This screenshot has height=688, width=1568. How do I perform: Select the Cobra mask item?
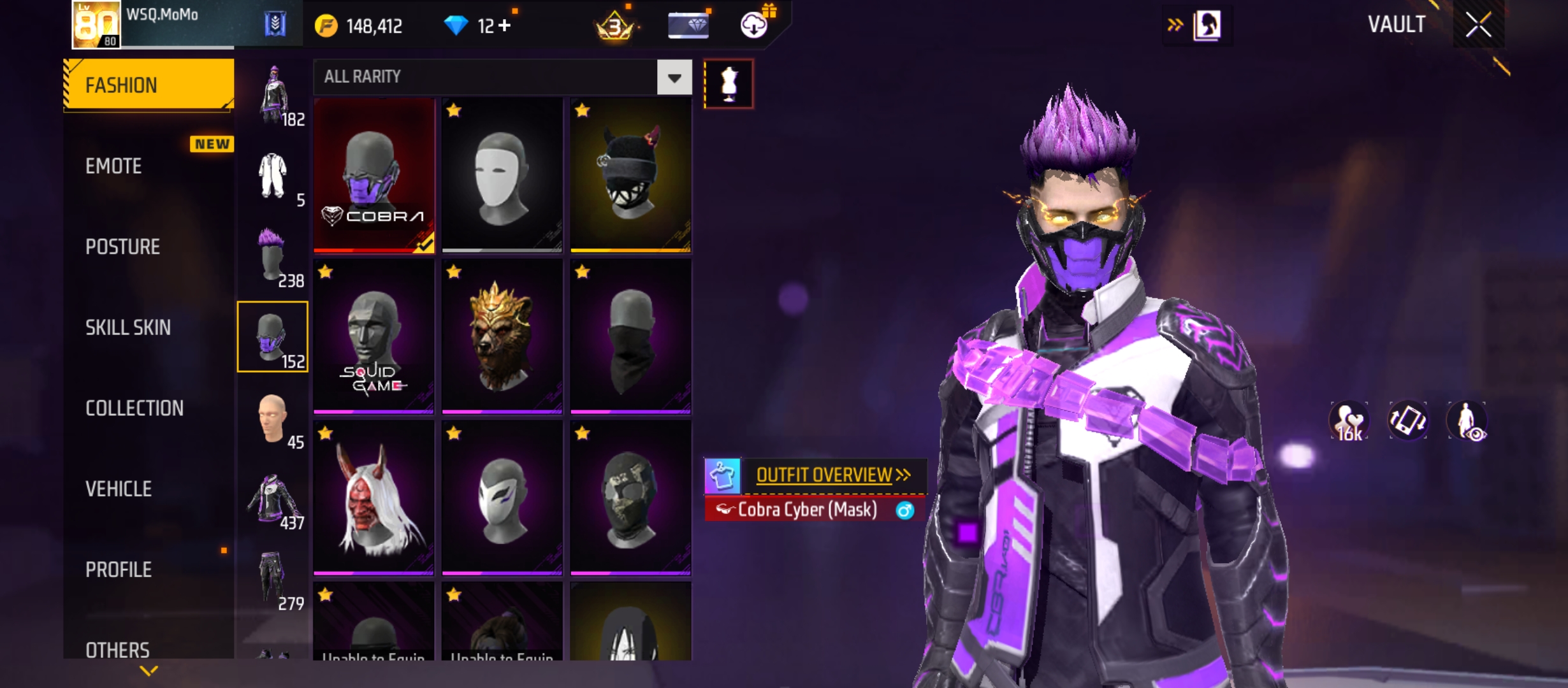coord(374,175)
